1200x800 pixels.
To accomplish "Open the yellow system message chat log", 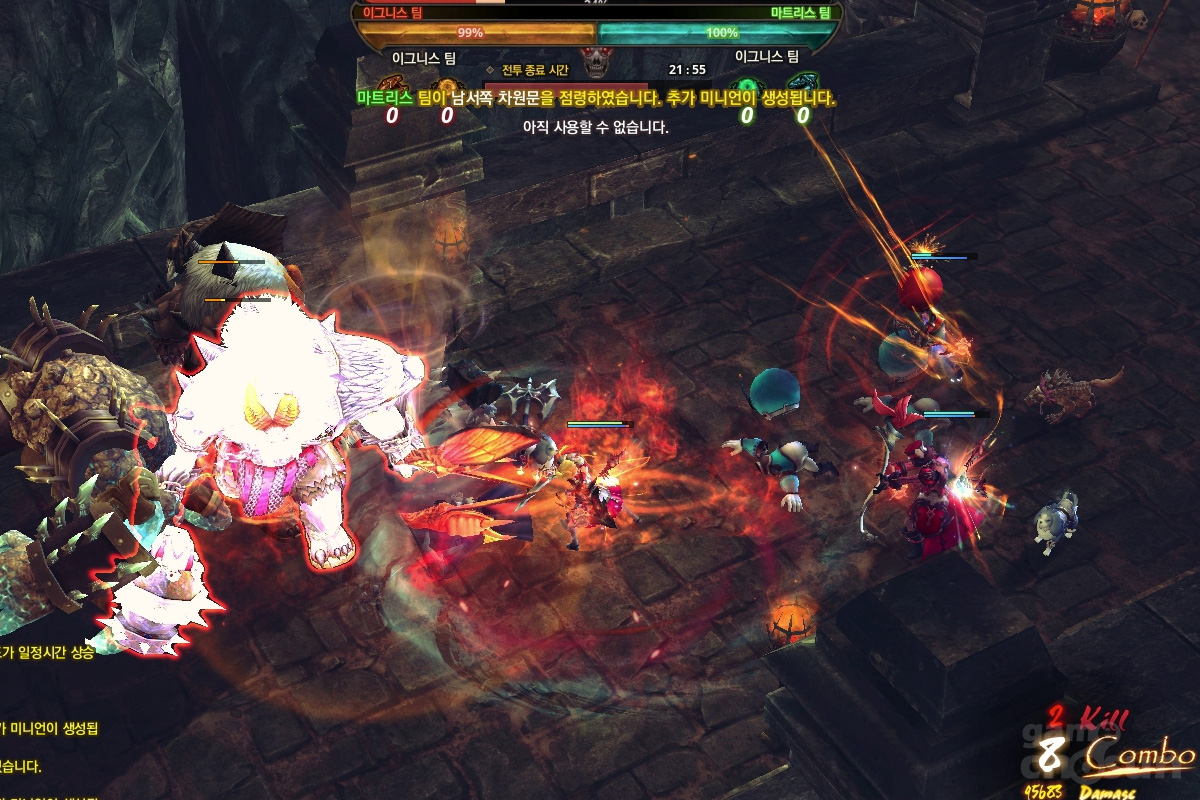I will click(50, 725).
